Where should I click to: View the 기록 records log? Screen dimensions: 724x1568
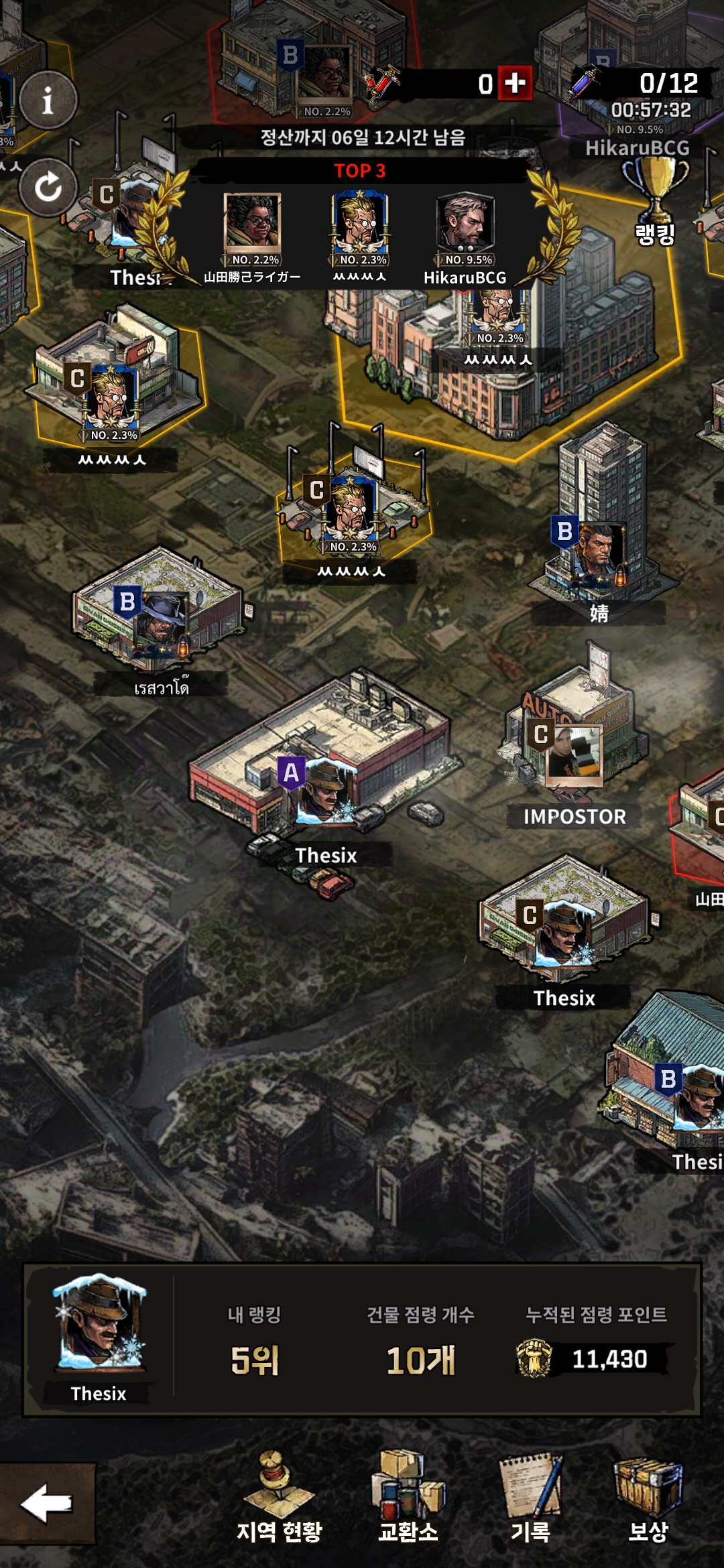click(x=530, y=1498)
